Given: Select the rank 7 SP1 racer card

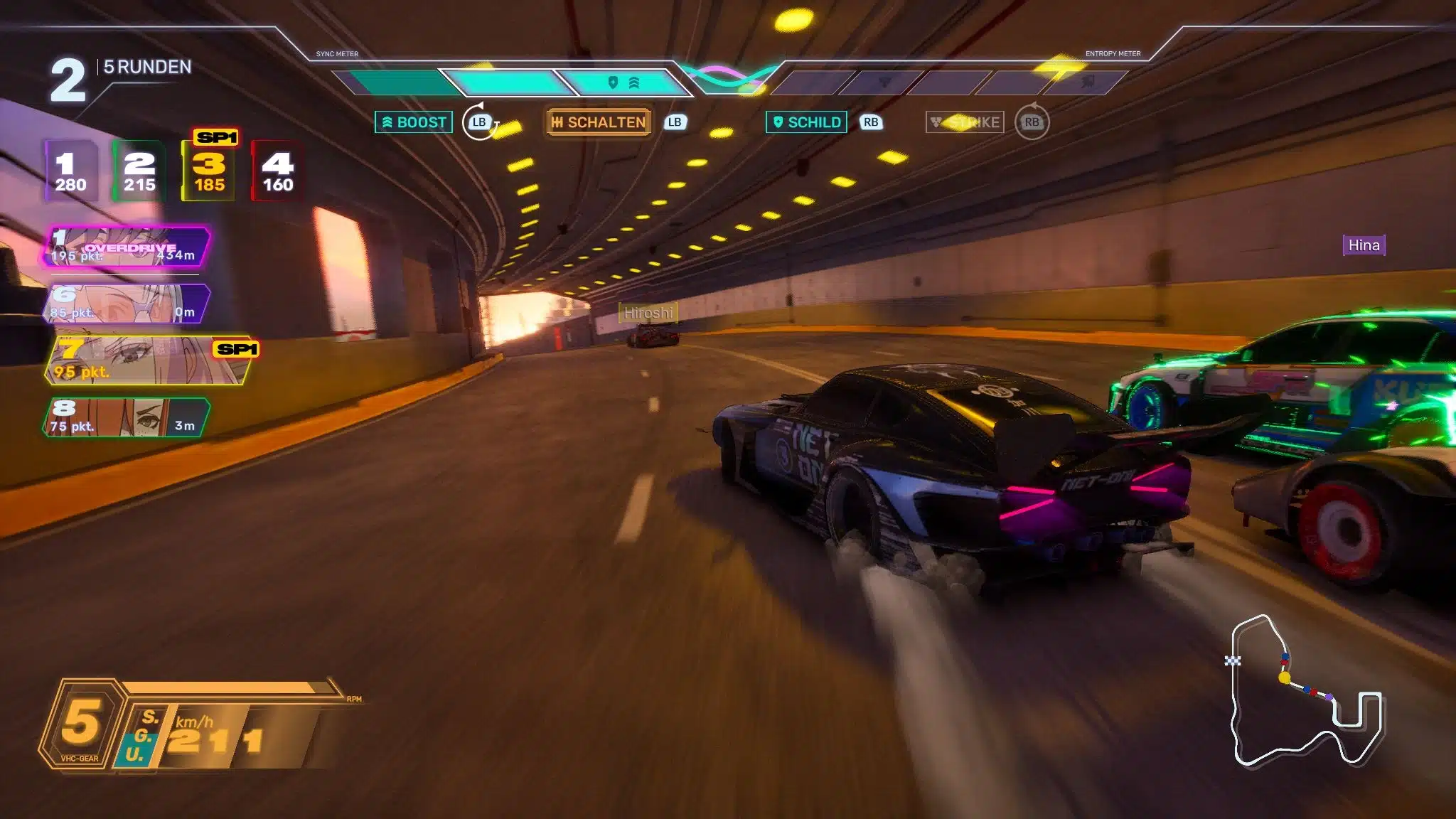Looking at the screenshot, I should click(149, 360).
